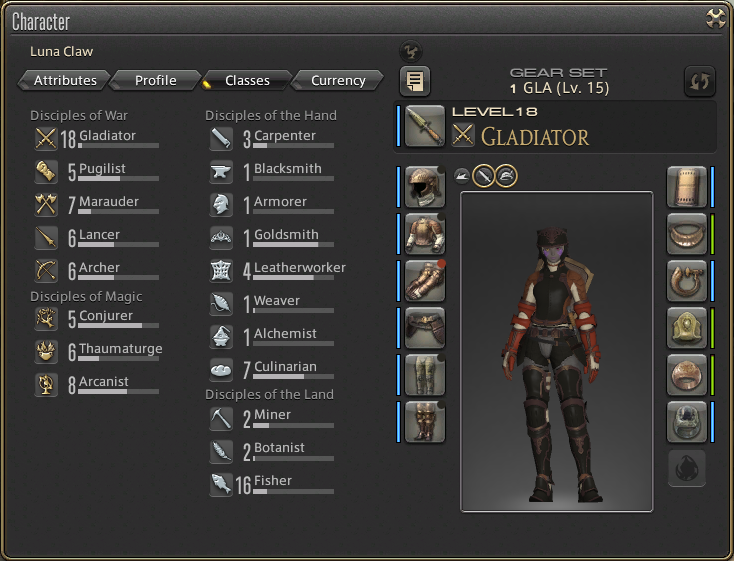Select the equipped boots slot
This screenshot has height=561, width=734.
pyautogui.click(x=425, y=422)
